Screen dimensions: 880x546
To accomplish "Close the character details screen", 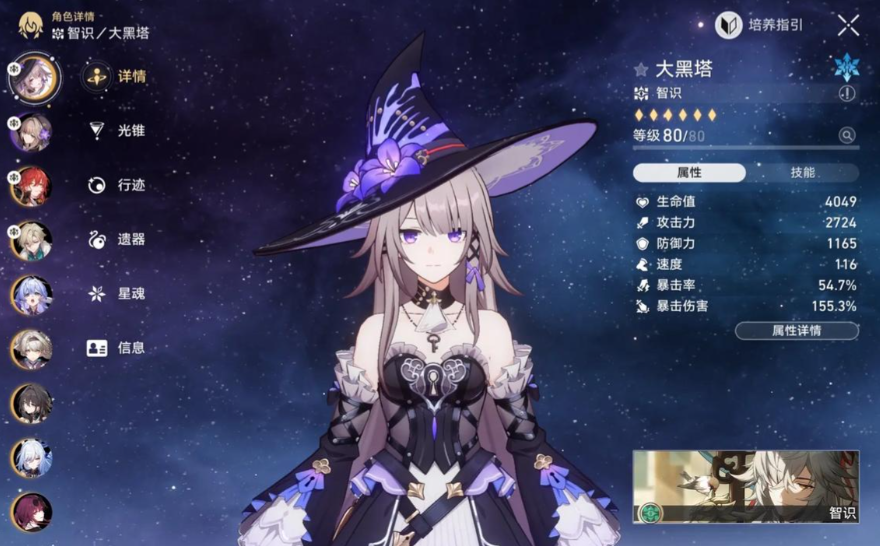I will pos(848,26).
